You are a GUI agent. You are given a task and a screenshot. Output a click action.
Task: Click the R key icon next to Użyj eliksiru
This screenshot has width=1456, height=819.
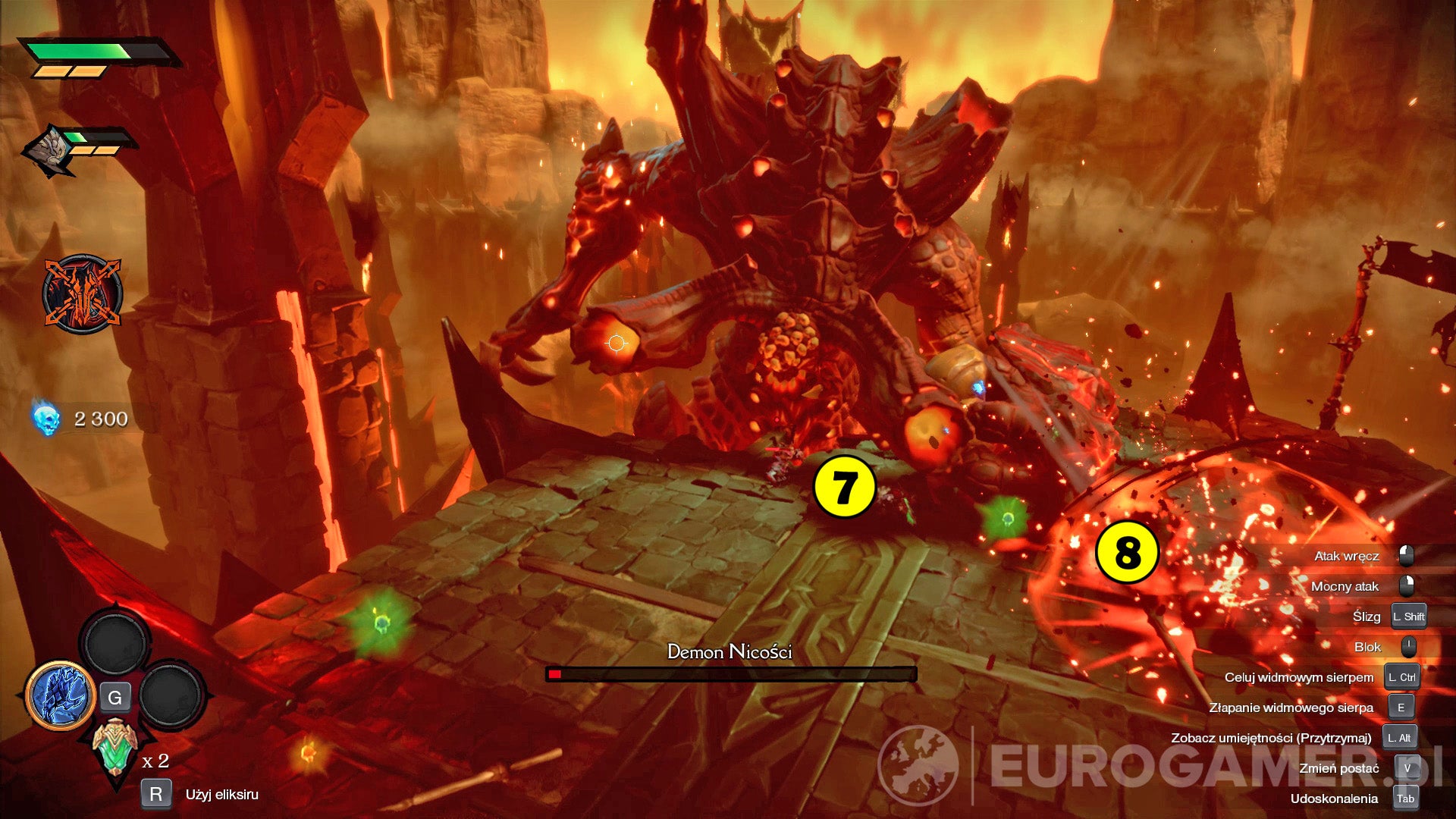(x=155, y=795)
